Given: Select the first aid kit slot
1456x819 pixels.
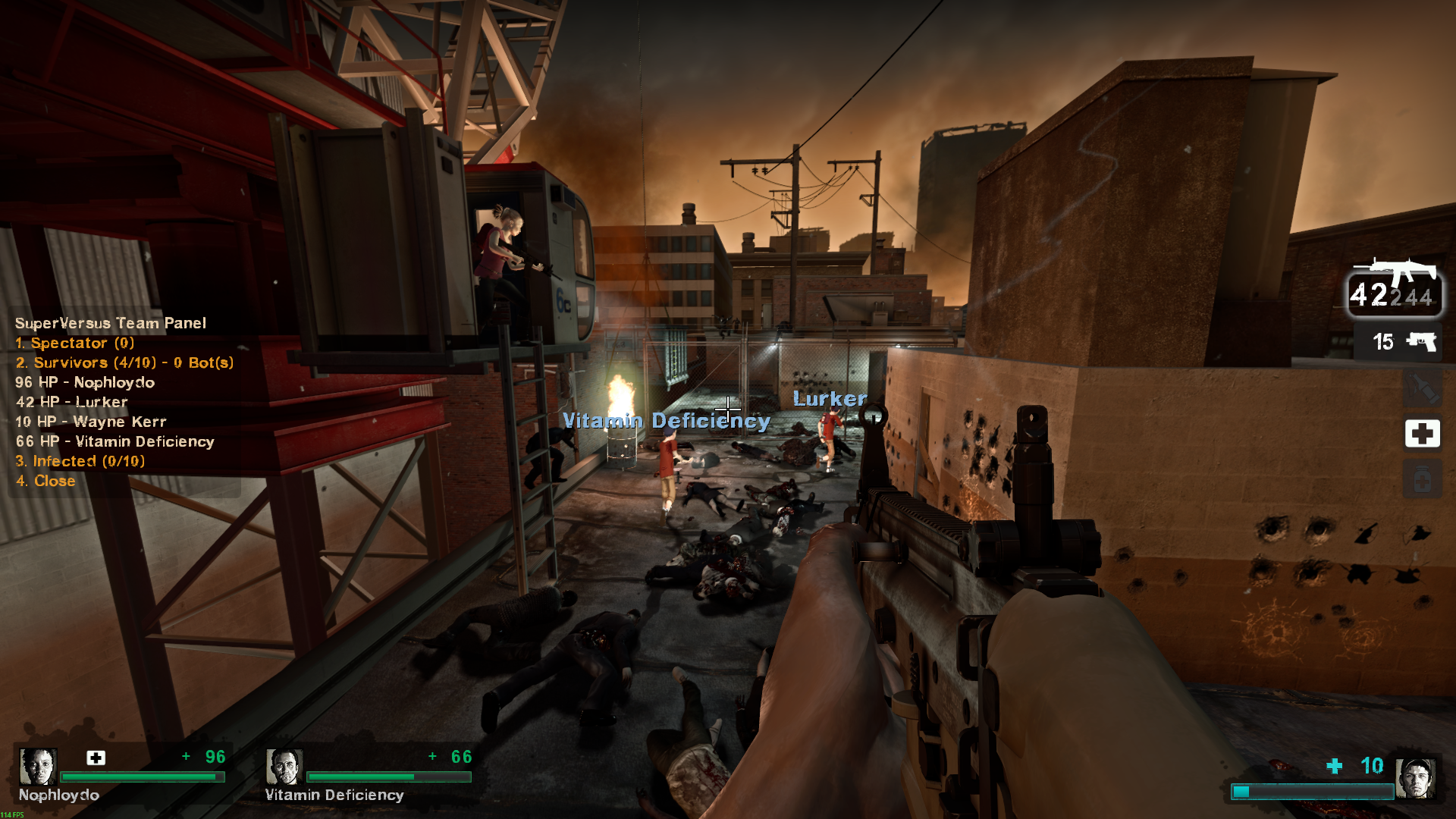Looking at the screenshot, I should tap(1422, 434).
